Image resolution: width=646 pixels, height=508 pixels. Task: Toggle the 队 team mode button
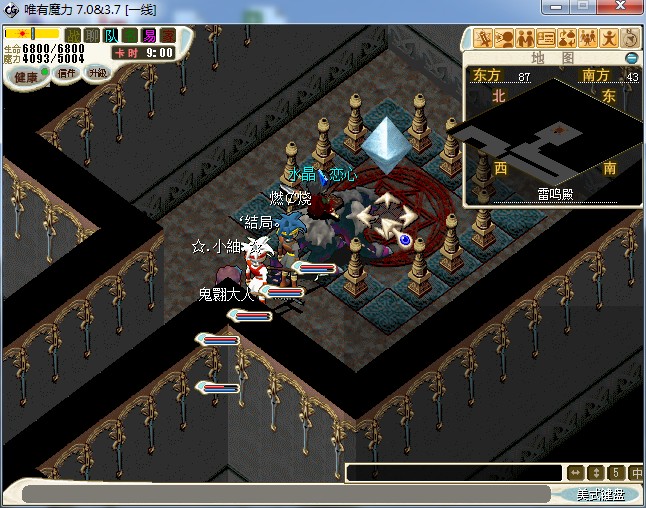coord(111,36)
